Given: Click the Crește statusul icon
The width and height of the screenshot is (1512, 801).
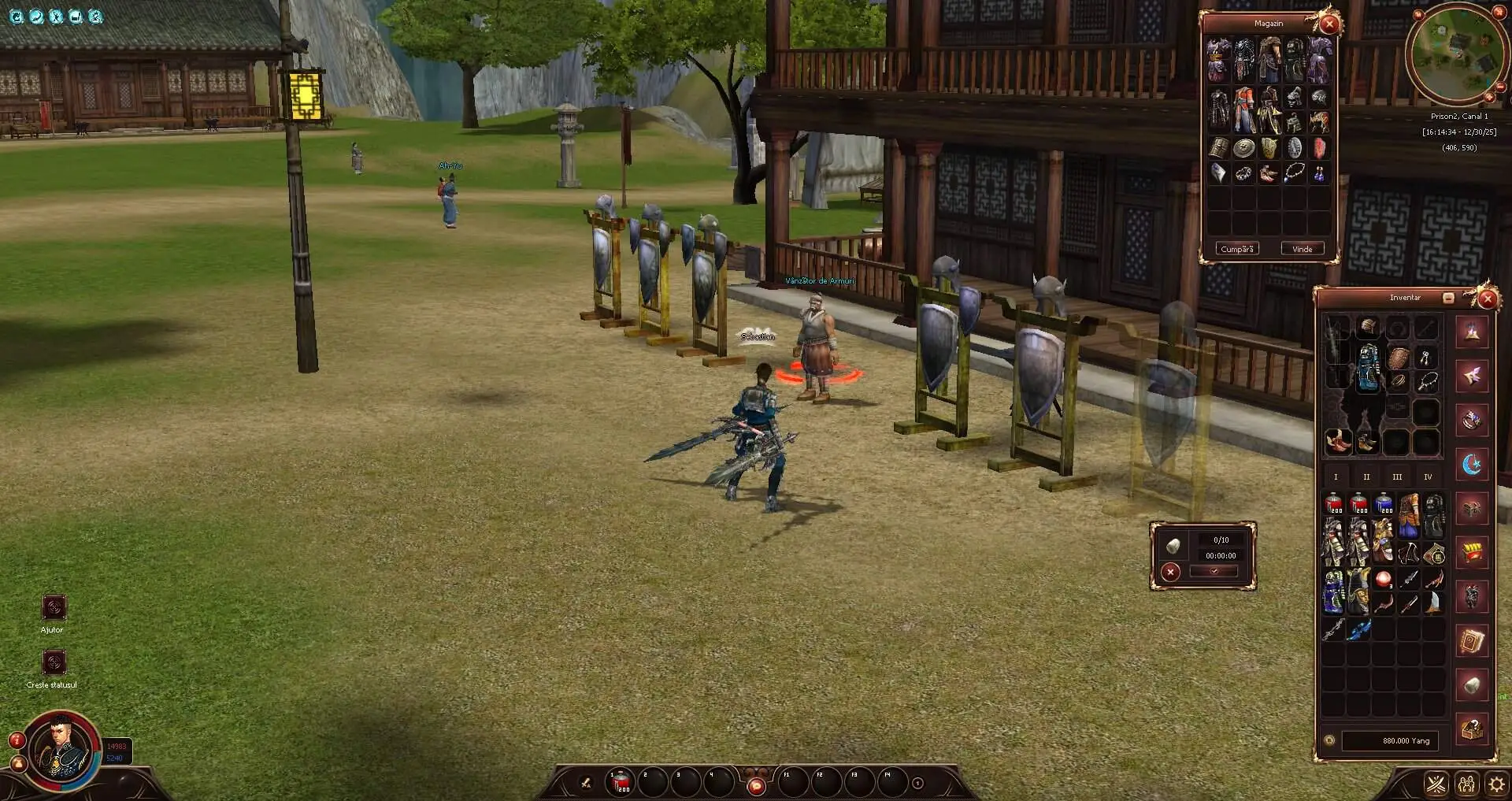Looking at the screenshot, I should (54, 662).
